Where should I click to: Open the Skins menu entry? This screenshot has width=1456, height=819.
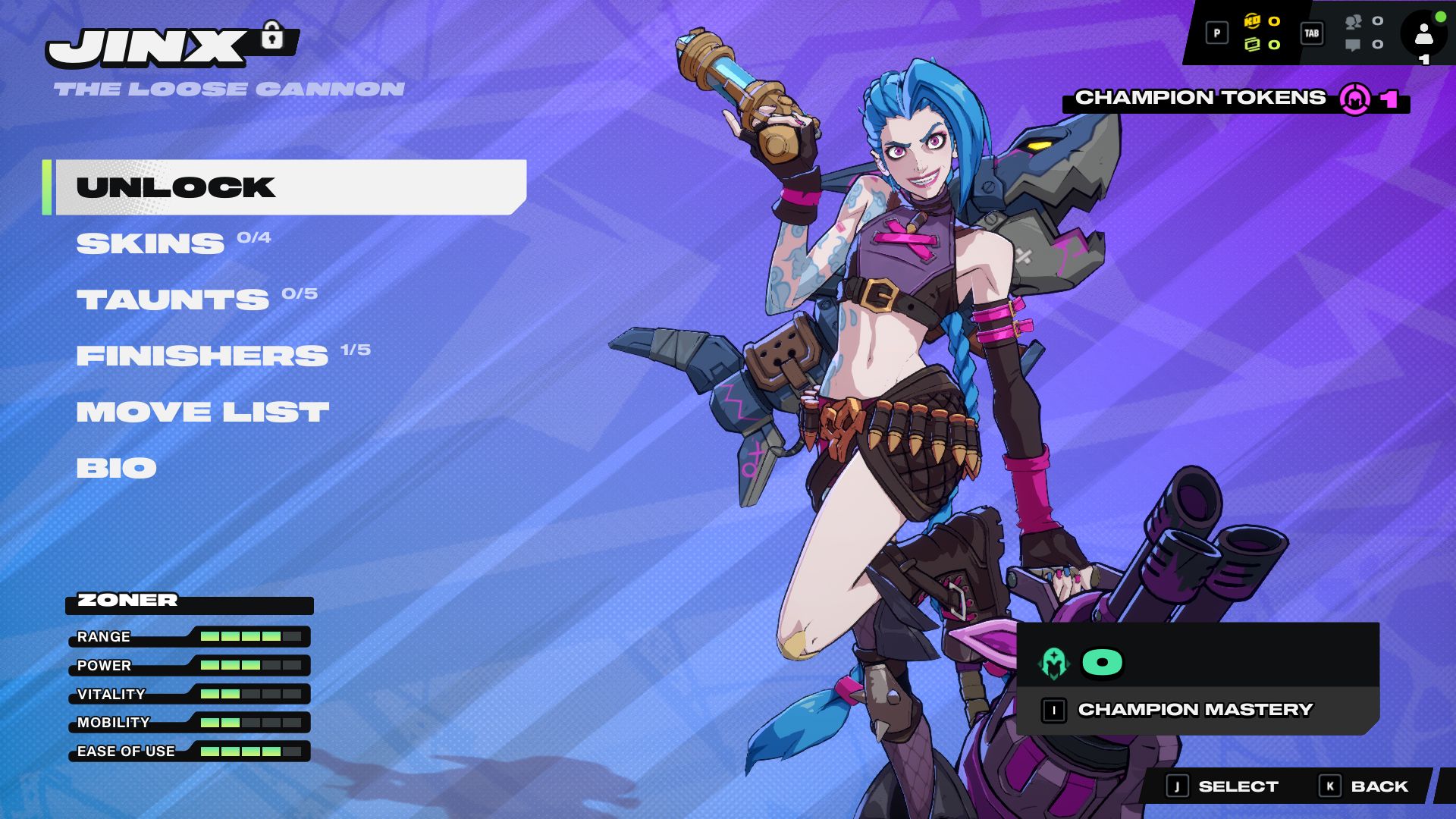(x=150, y=243)
